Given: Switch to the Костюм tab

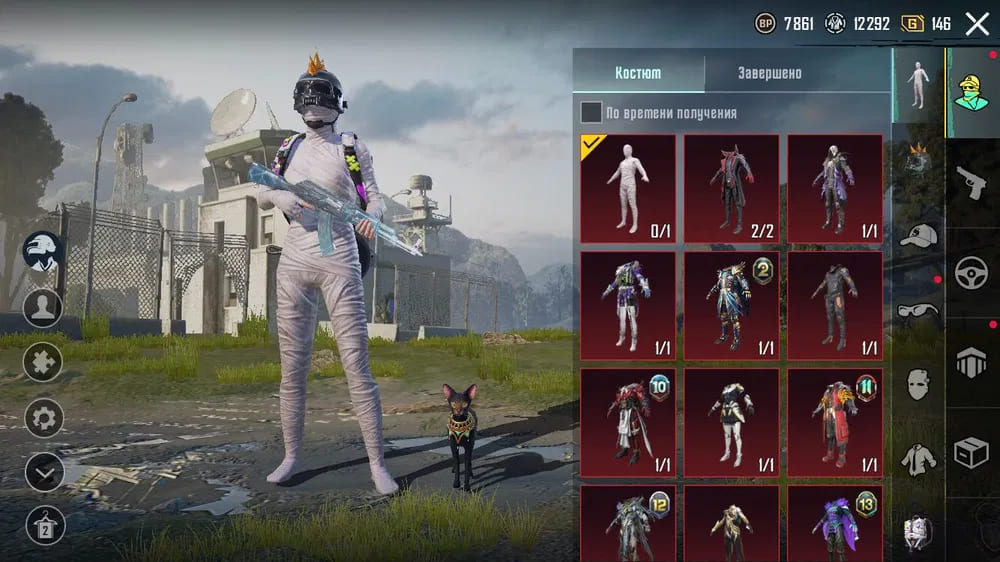Looking at the screenshot, I should point(638,74).
